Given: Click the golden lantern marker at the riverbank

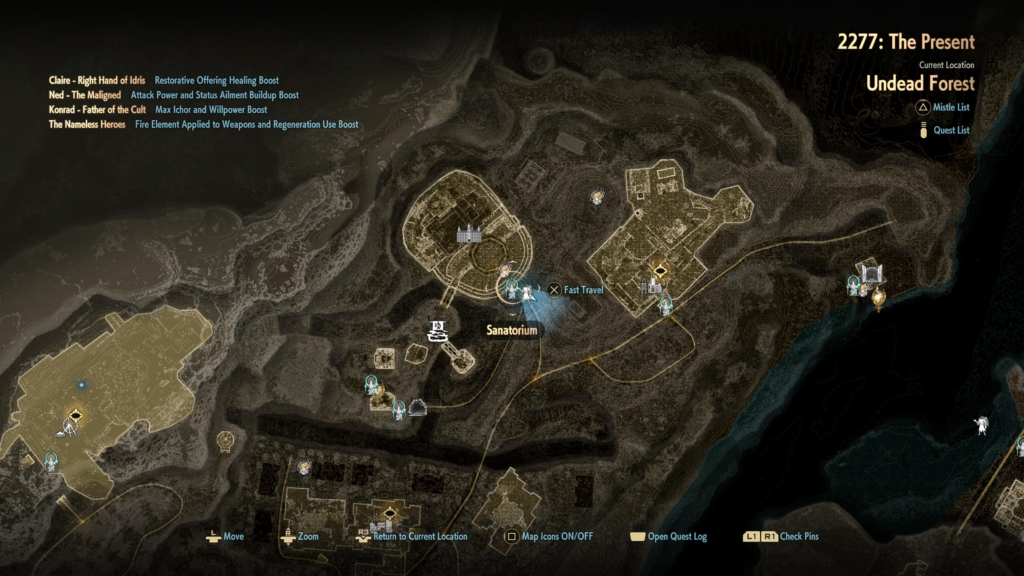Looking at the screenshot, I should (879, 297).
